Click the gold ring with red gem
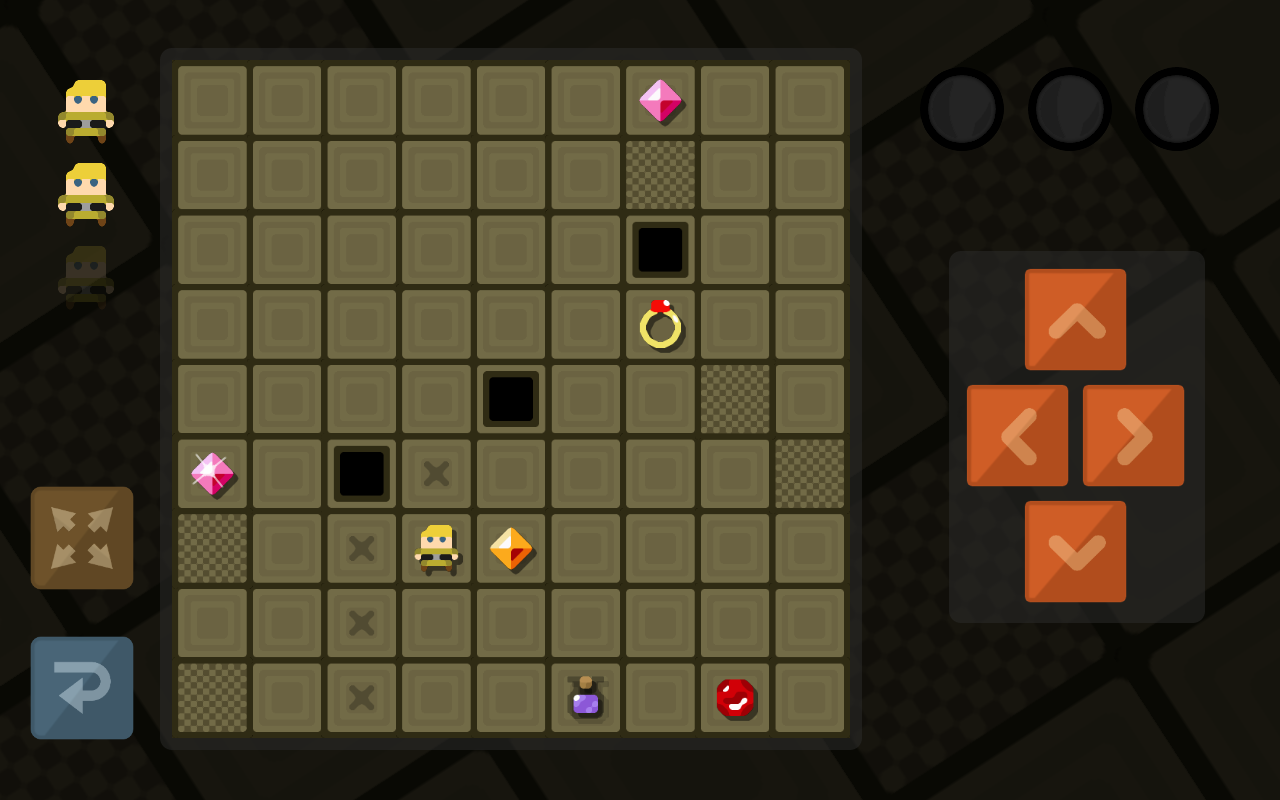The height and width of the screenshot is (800, 1280). (x=660, y=324)
